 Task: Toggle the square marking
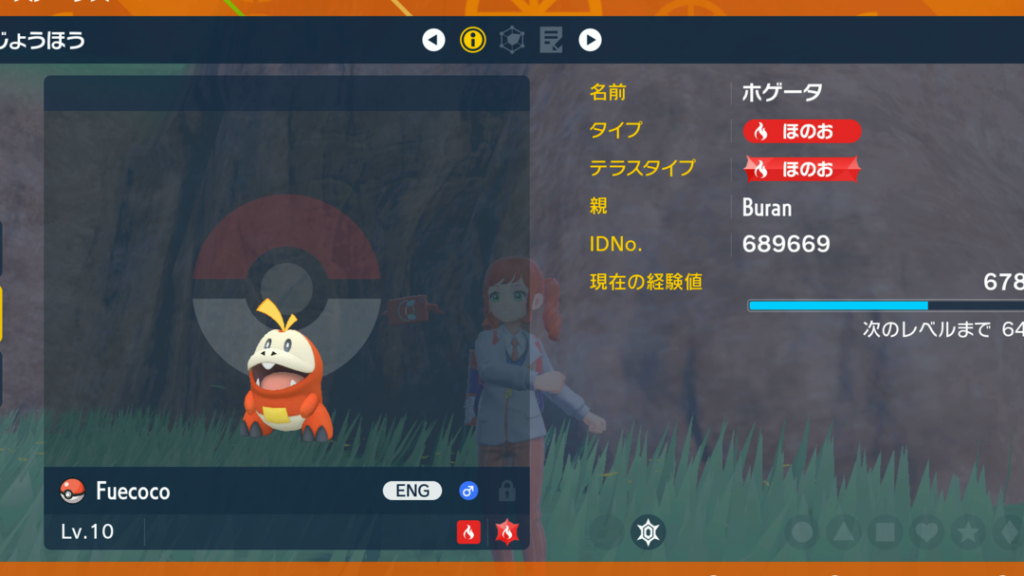point(885,532)
